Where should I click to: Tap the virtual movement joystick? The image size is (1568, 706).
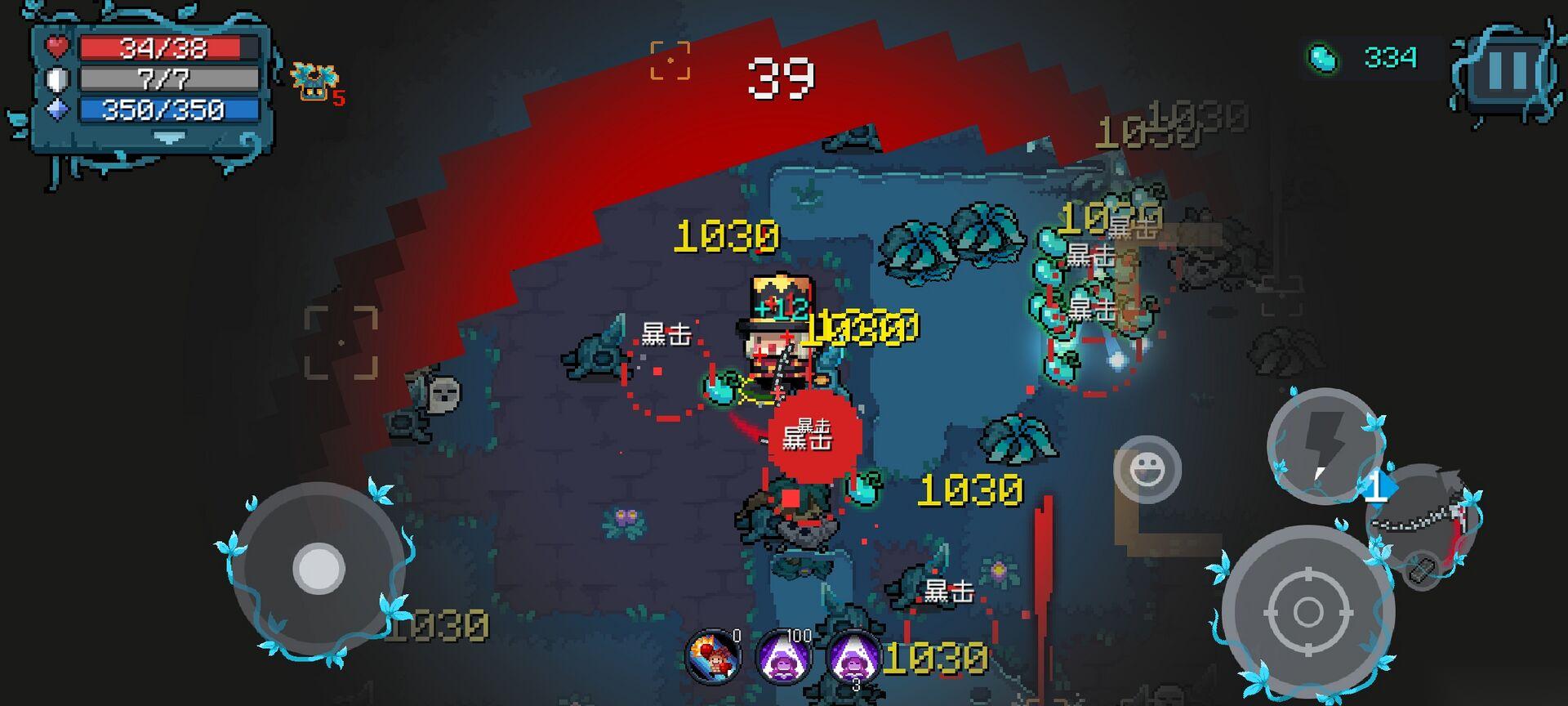[318, 568]
